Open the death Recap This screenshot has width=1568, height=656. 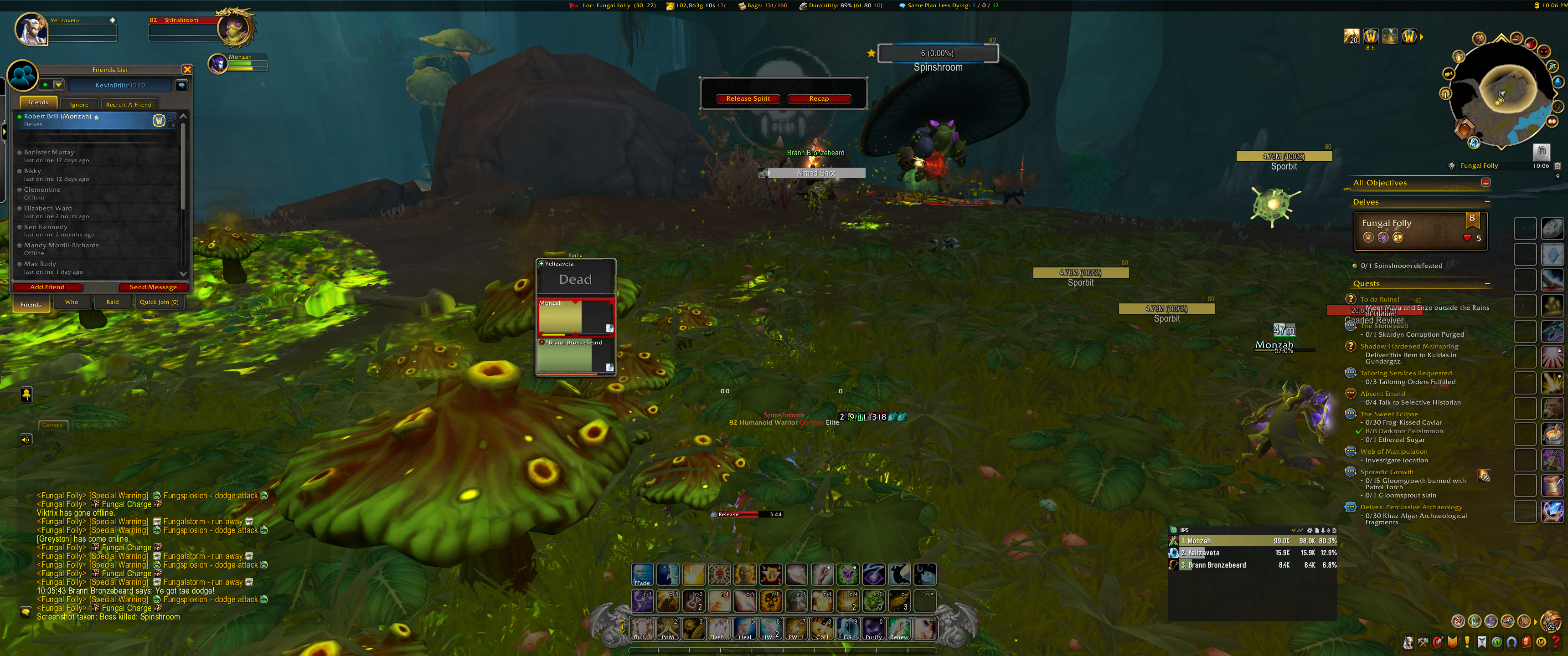point(818,98)
